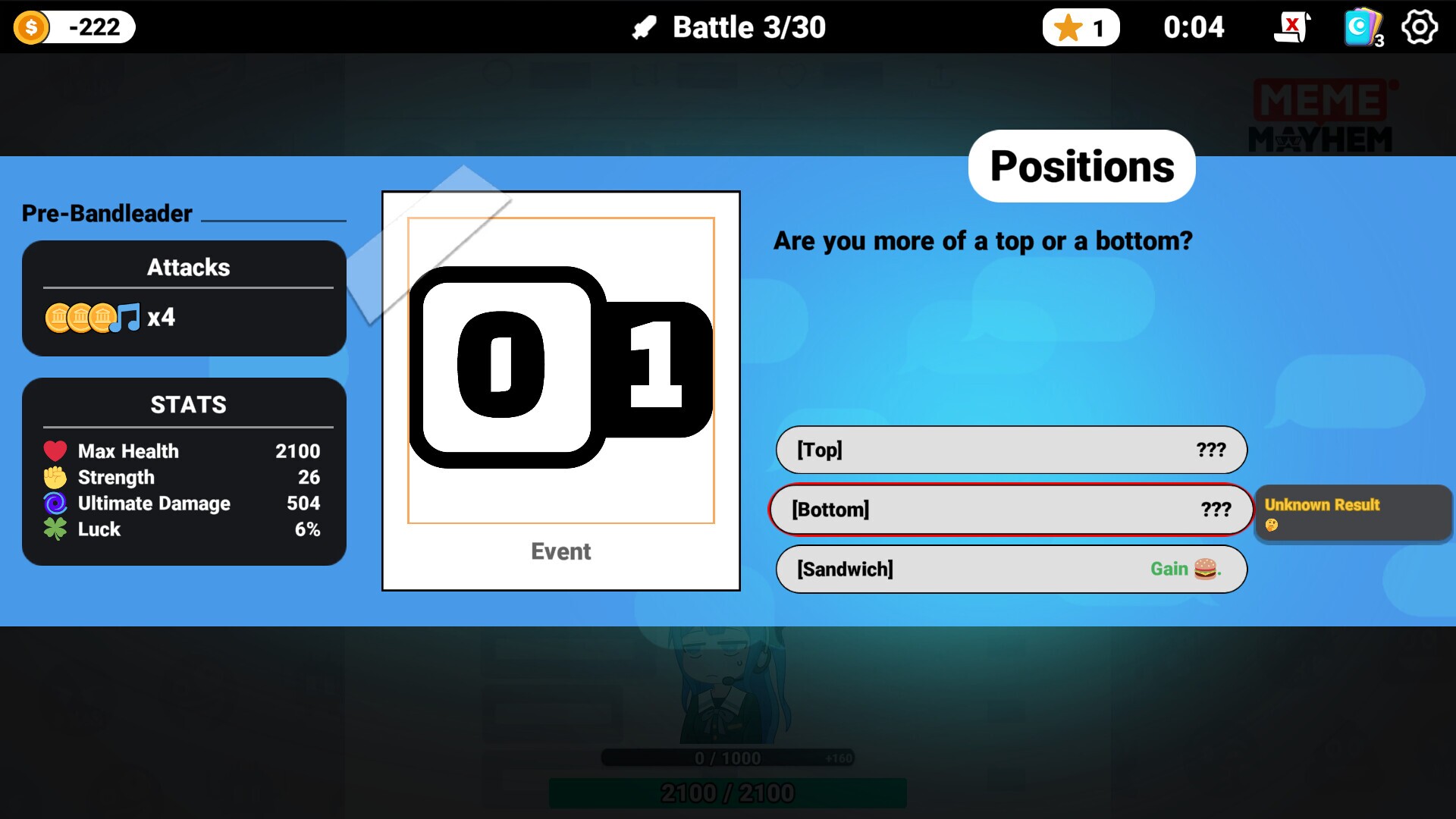1456x819 pixels.
Task: Choose the [Top] answer option
Action: 1010,449
